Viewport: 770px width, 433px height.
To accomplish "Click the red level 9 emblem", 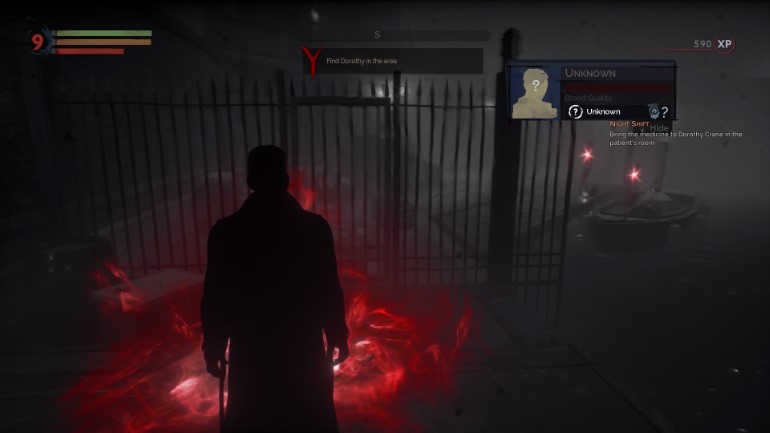I will point(39,42).
